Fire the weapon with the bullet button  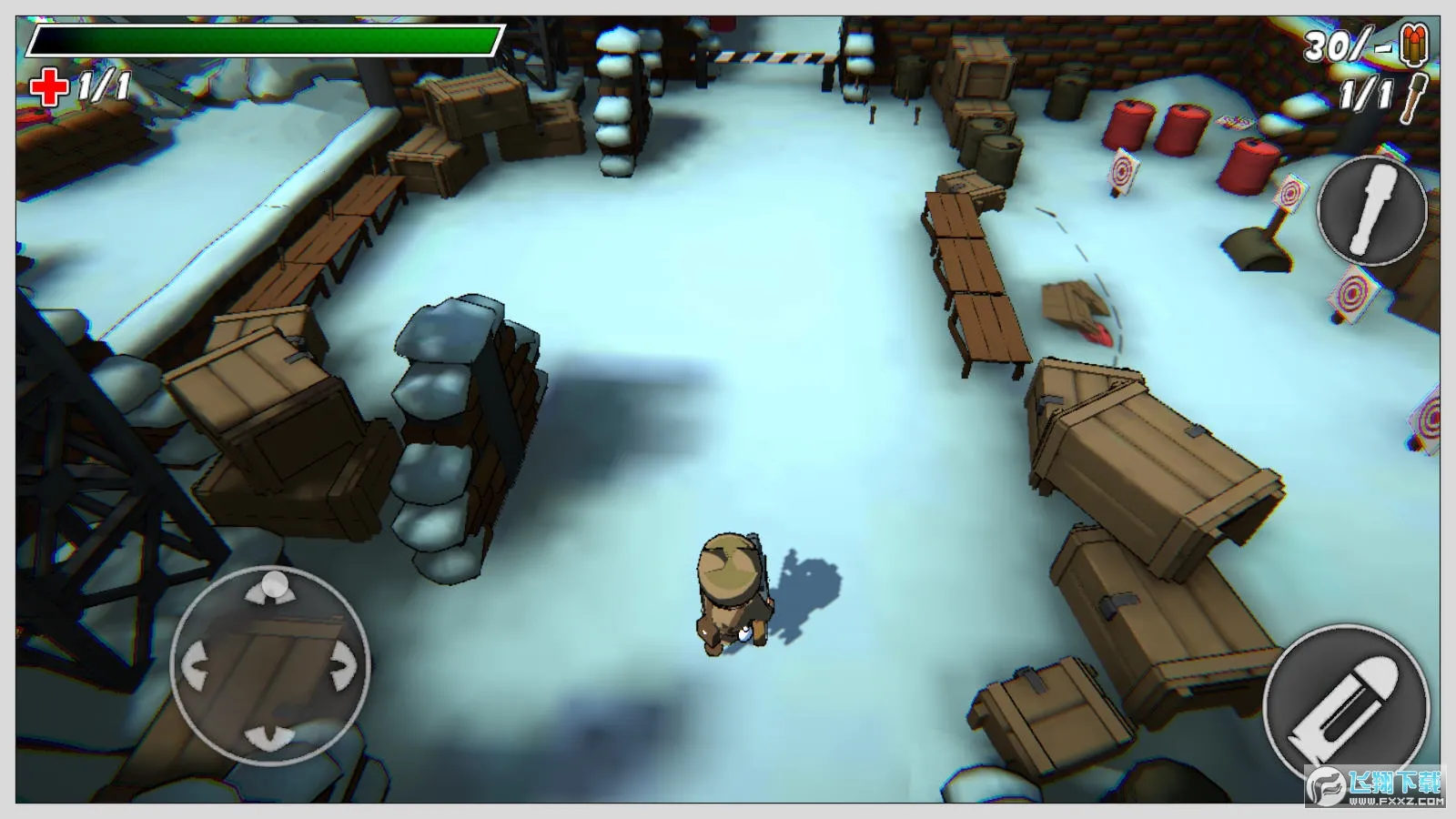click(x=1345, y=706)
